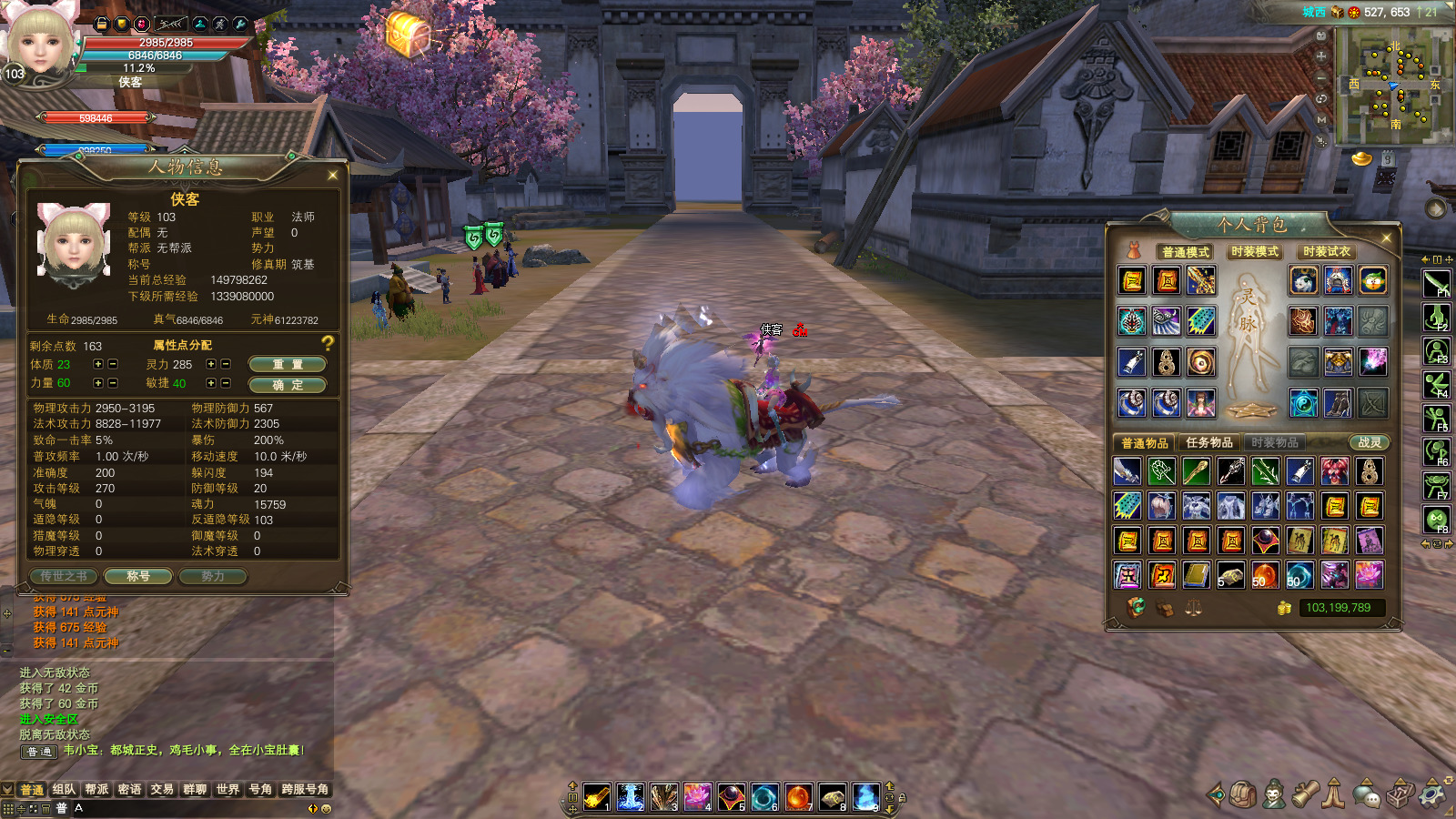Switch to 时装模式 equipment view
1456x819 pixels.
click(1255, 252)
